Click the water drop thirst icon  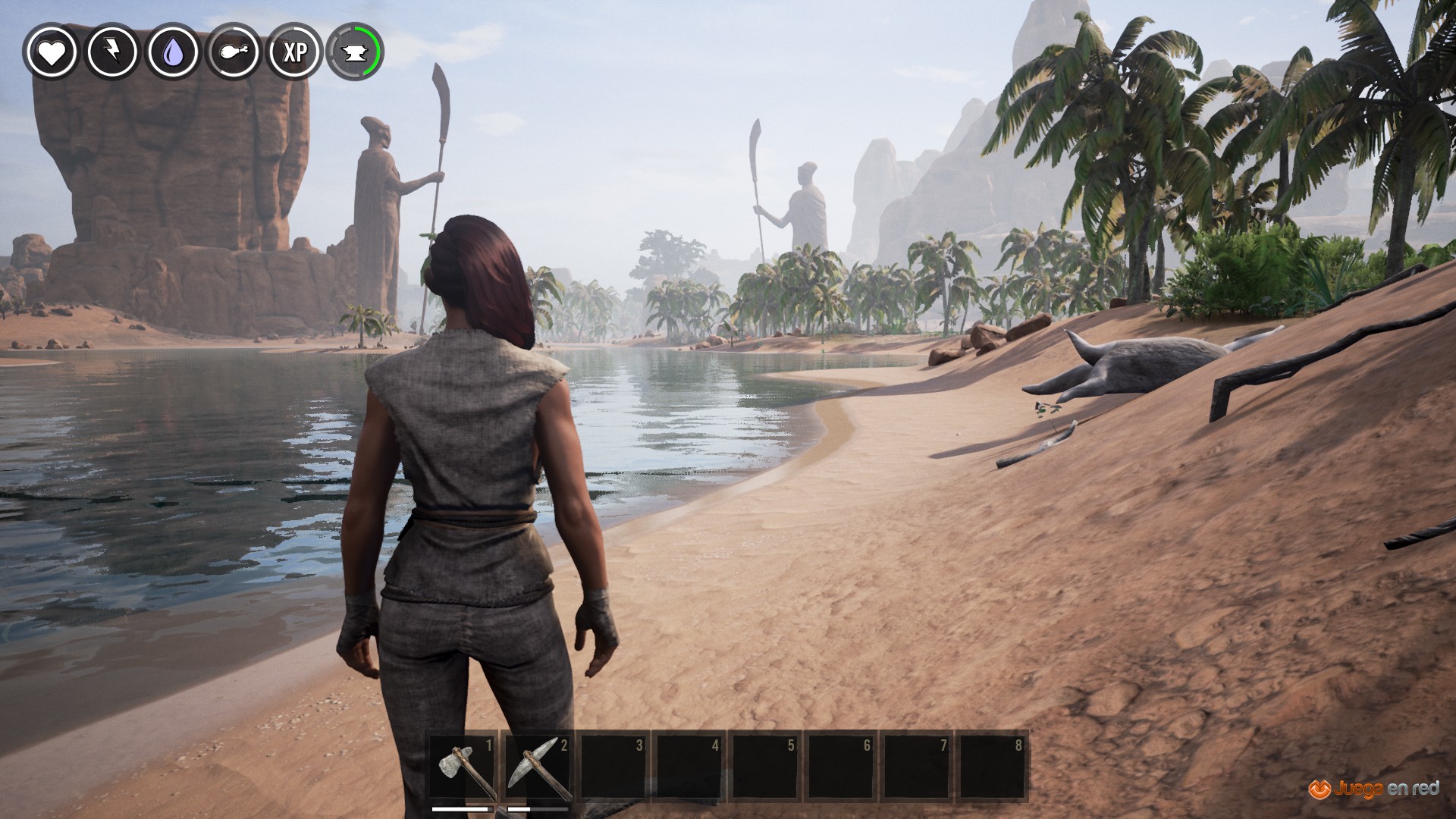[x=174, y=52]
